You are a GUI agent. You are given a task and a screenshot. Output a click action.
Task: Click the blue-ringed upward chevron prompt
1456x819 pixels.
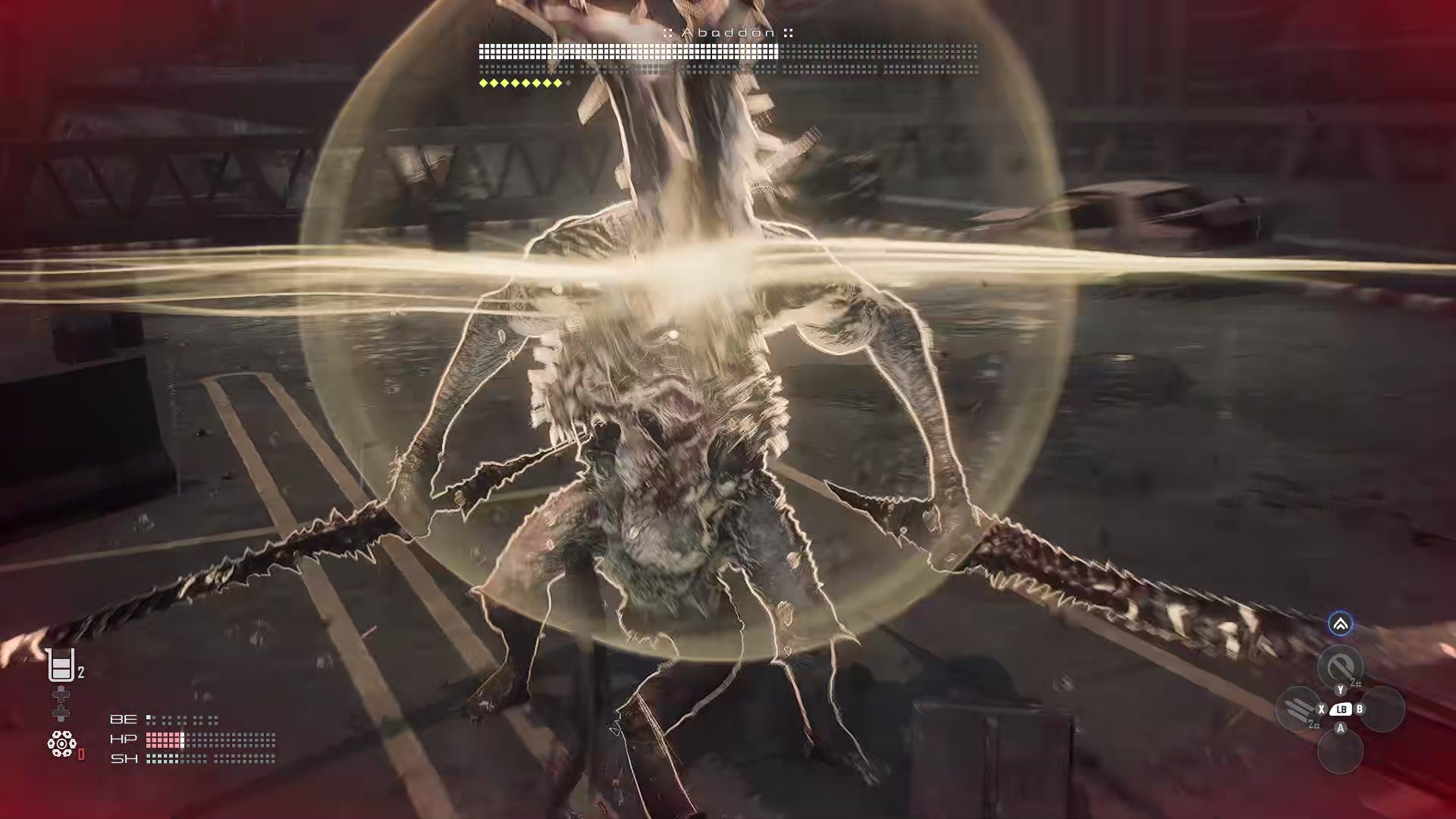(x=1340, y=624)
